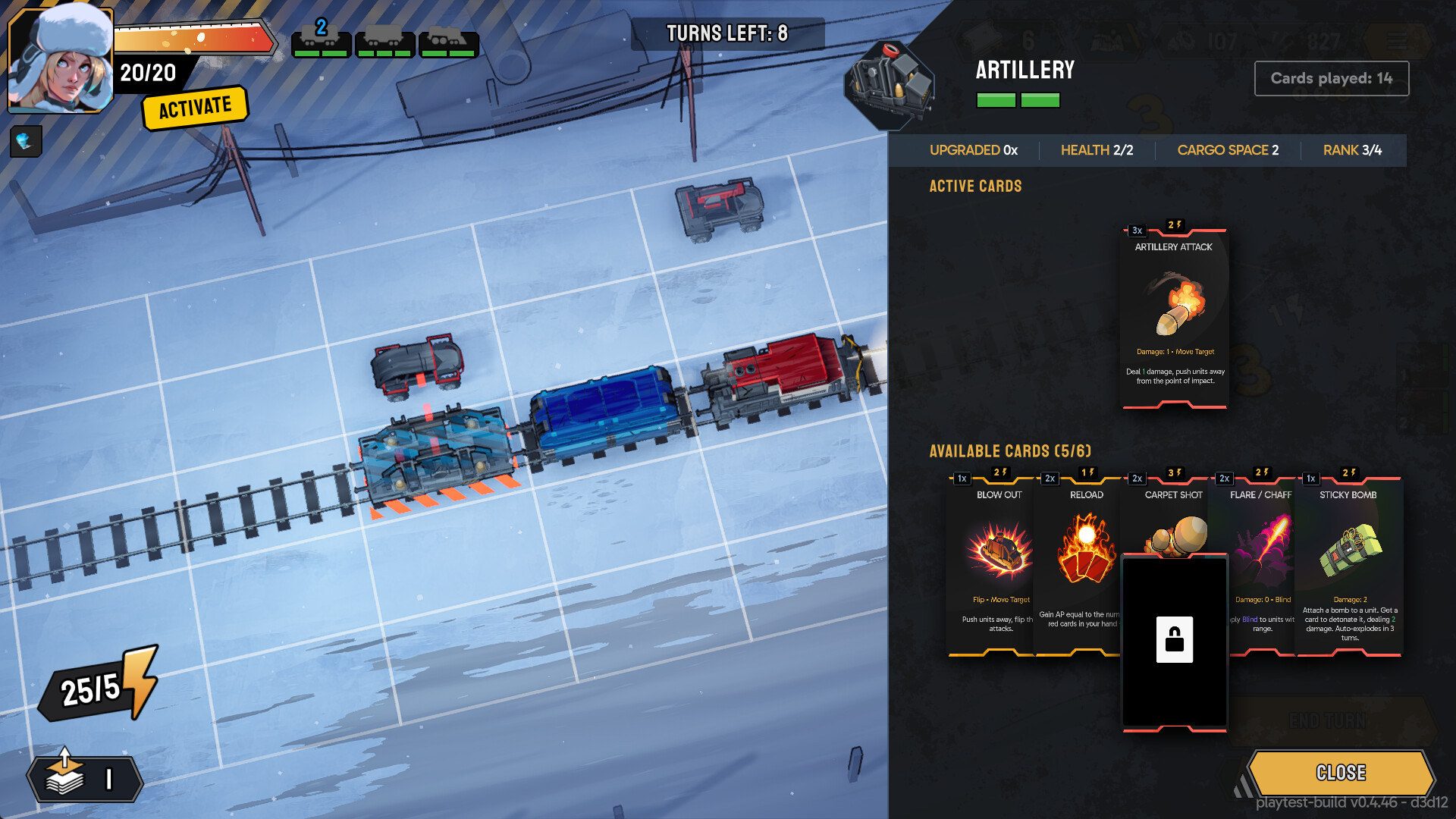Viewport: 1456px width, 819px height.
Task: Choose the Sticky Bomb card
Action: click(x=1349, y=565)
